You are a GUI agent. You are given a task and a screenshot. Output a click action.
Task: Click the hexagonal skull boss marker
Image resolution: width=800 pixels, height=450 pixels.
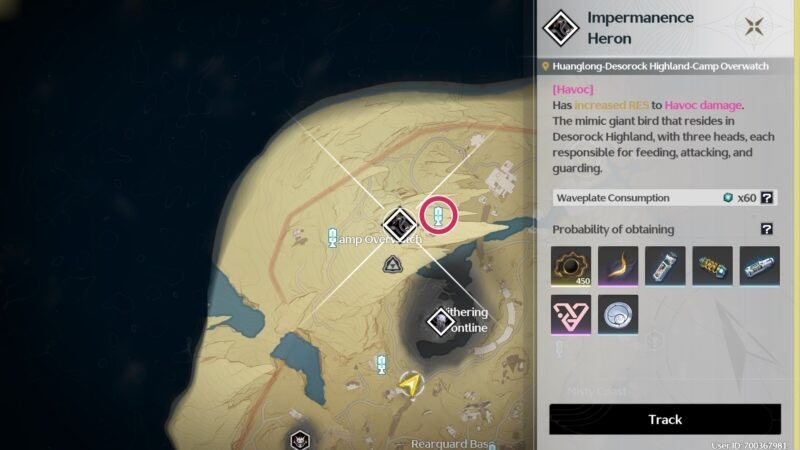click(299, 439)
